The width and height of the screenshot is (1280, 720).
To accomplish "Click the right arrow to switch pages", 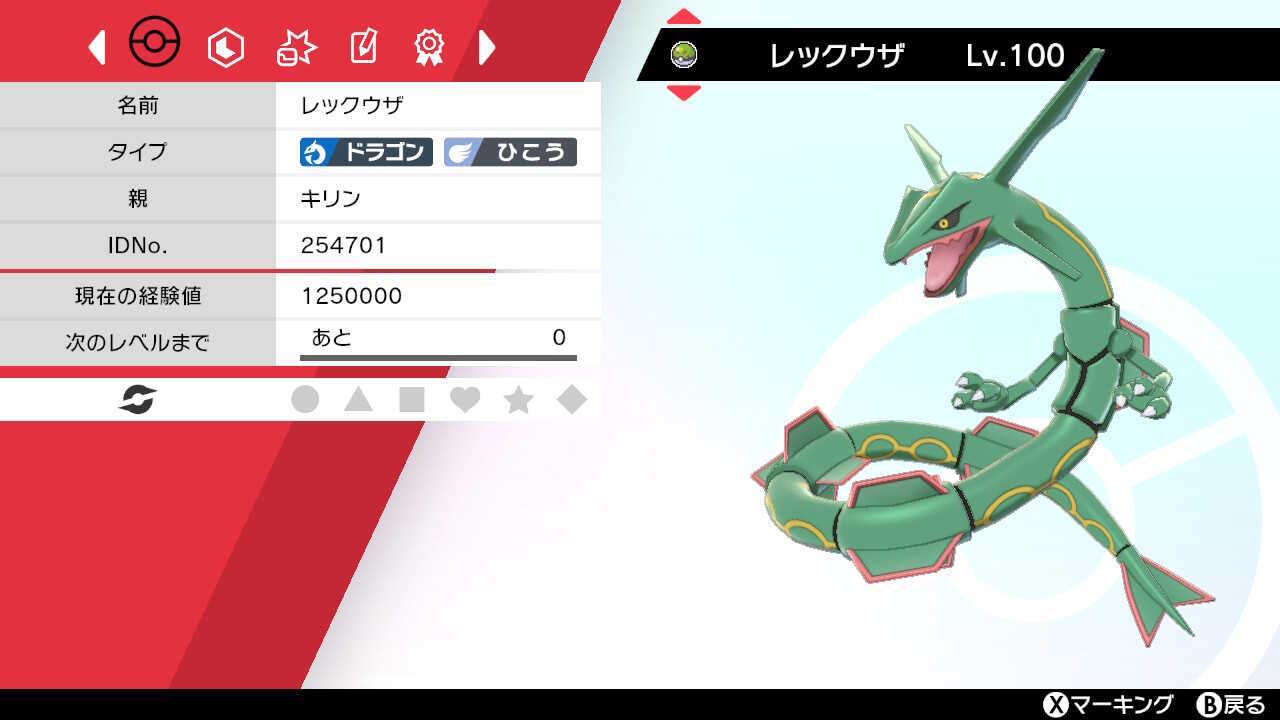I will [x=487, y=48].
